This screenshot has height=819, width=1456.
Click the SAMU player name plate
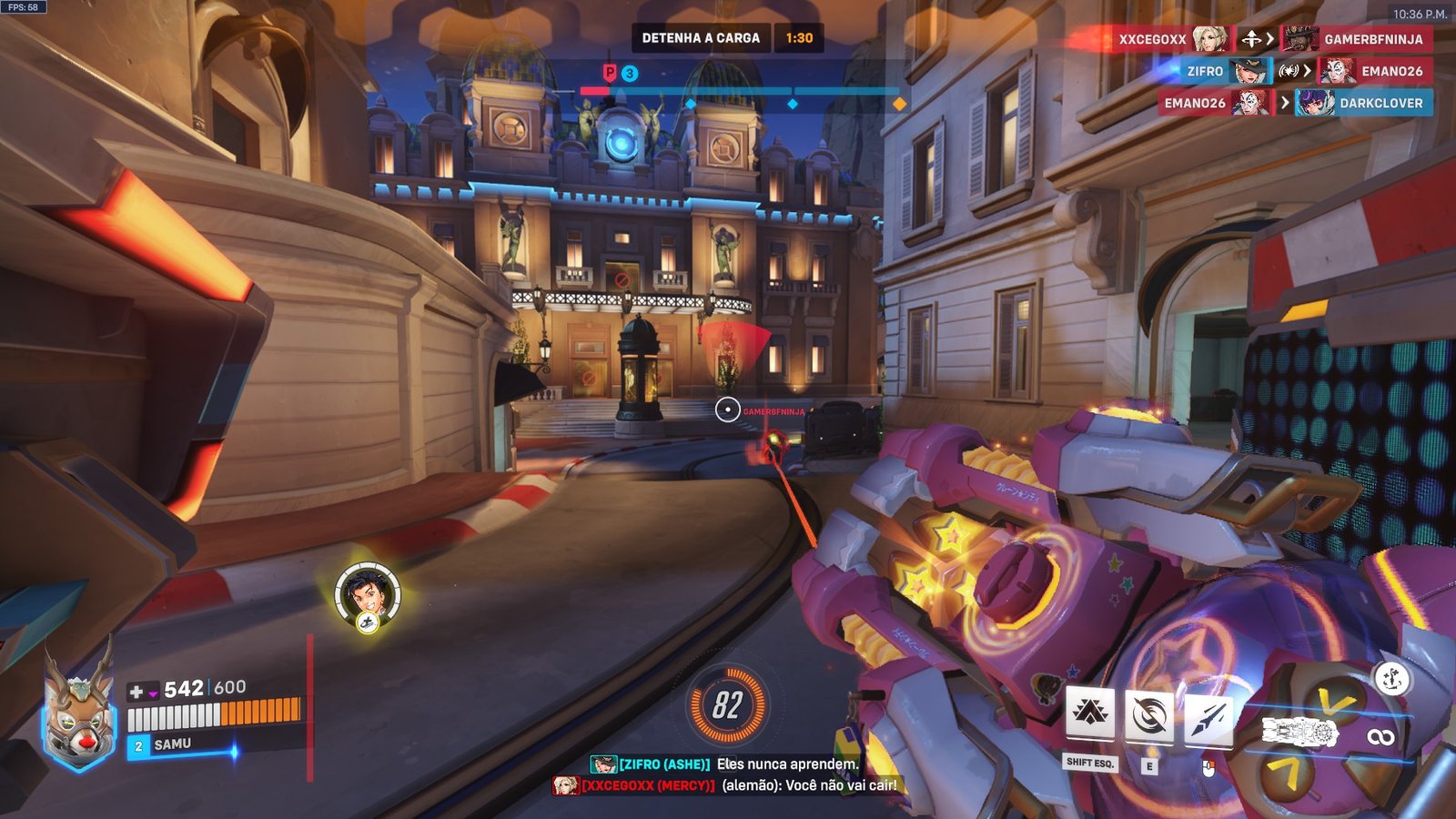tap(172, 745)
